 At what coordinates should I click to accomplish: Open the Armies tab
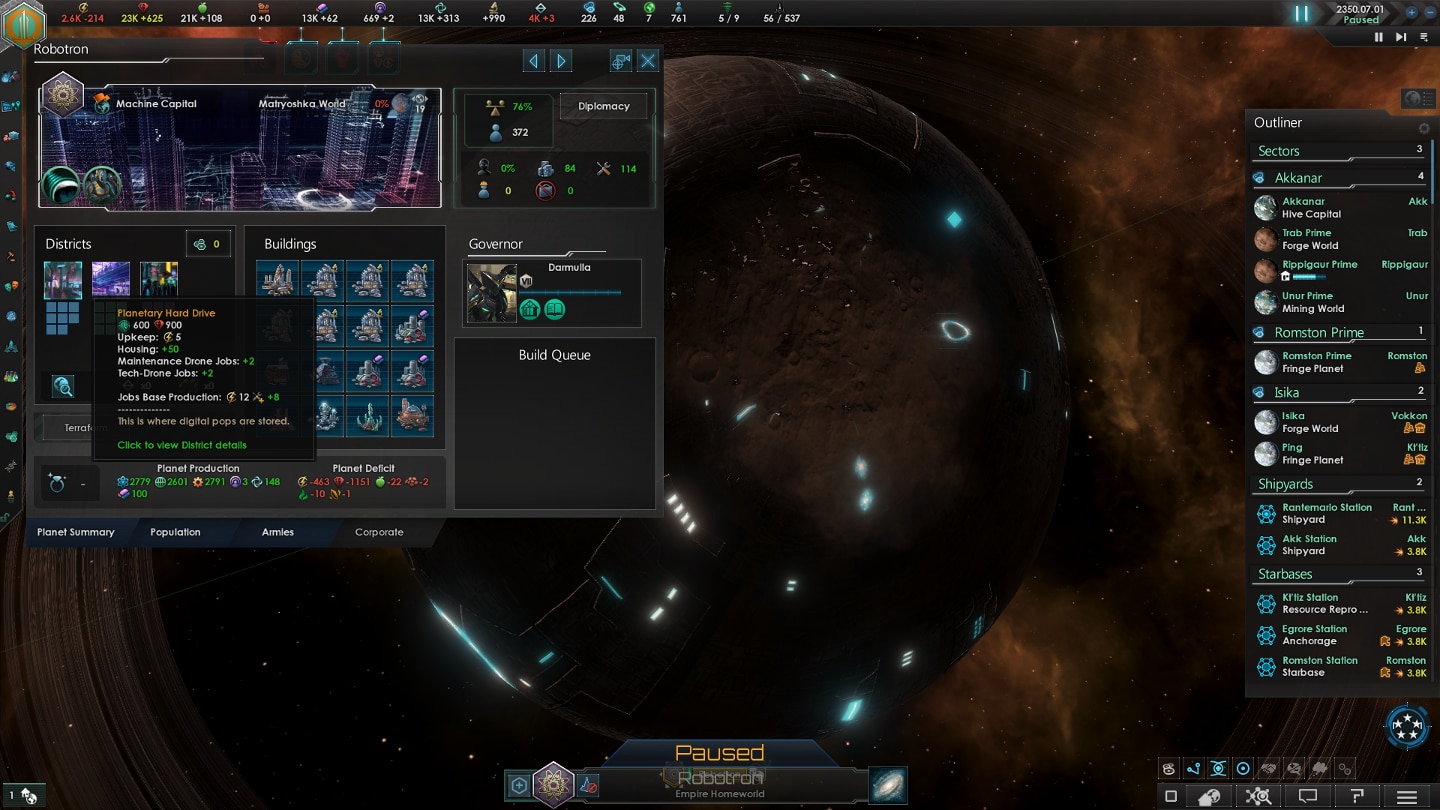[x=277, y=532]
